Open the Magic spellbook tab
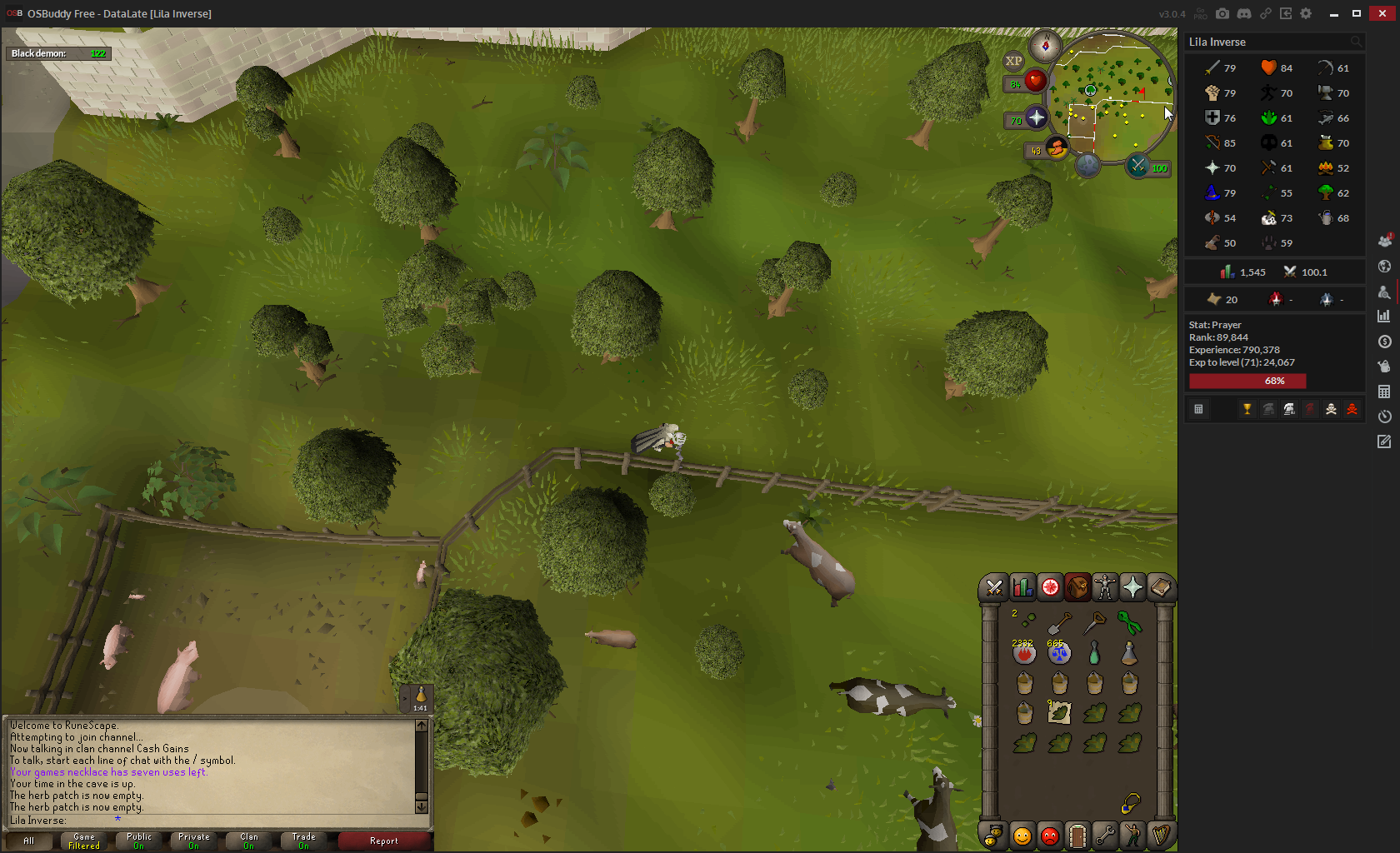This screenshot has width=1400, height=853. 1160,588
